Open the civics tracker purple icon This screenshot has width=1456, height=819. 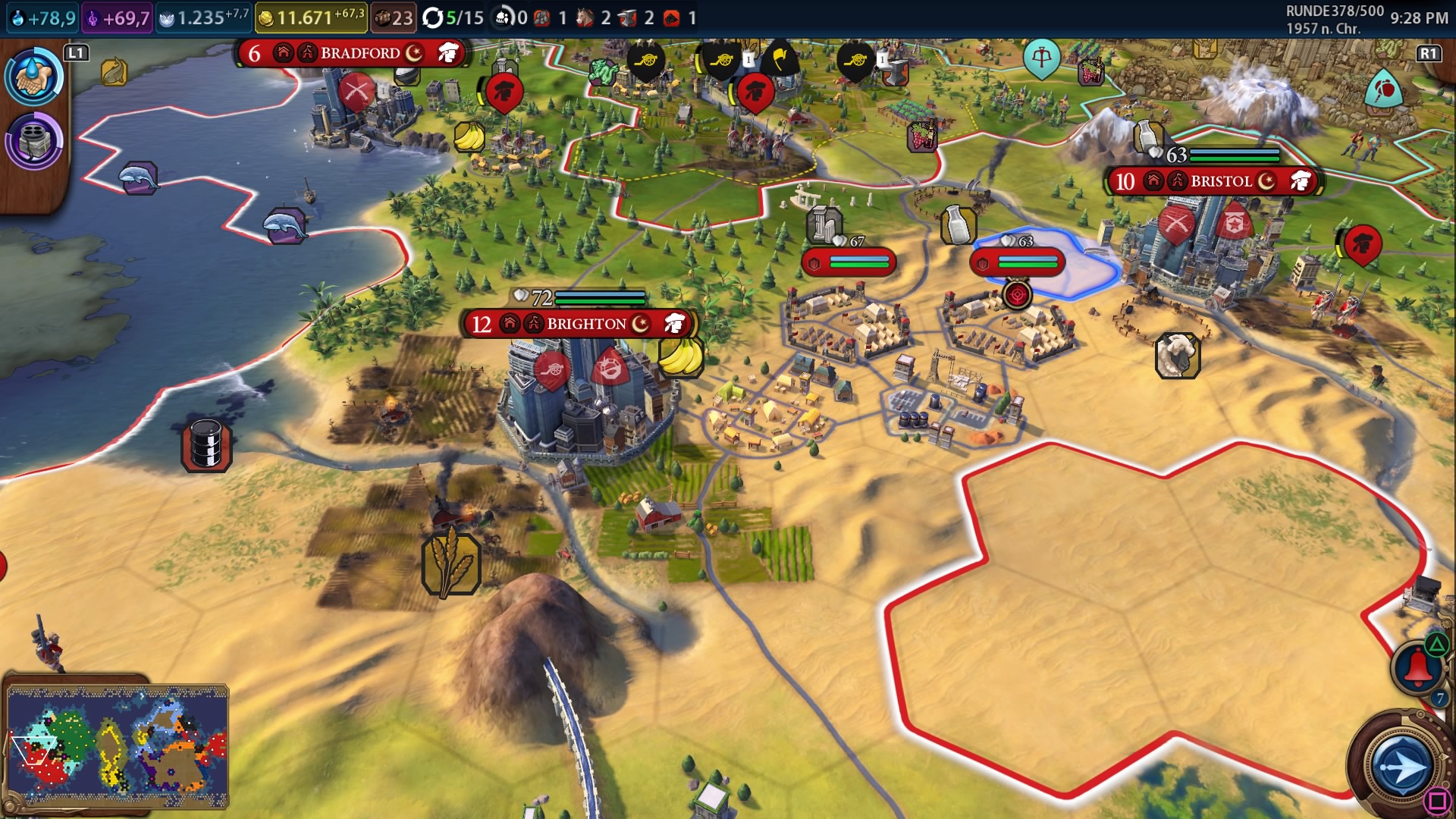34,141
